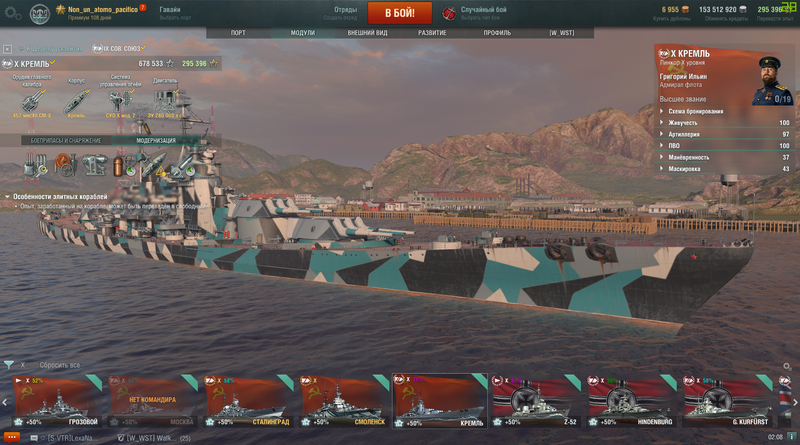This screenshot has height=445, width=800.
Task: Open the [W_WST] clan tab
Action: (560, 33)
